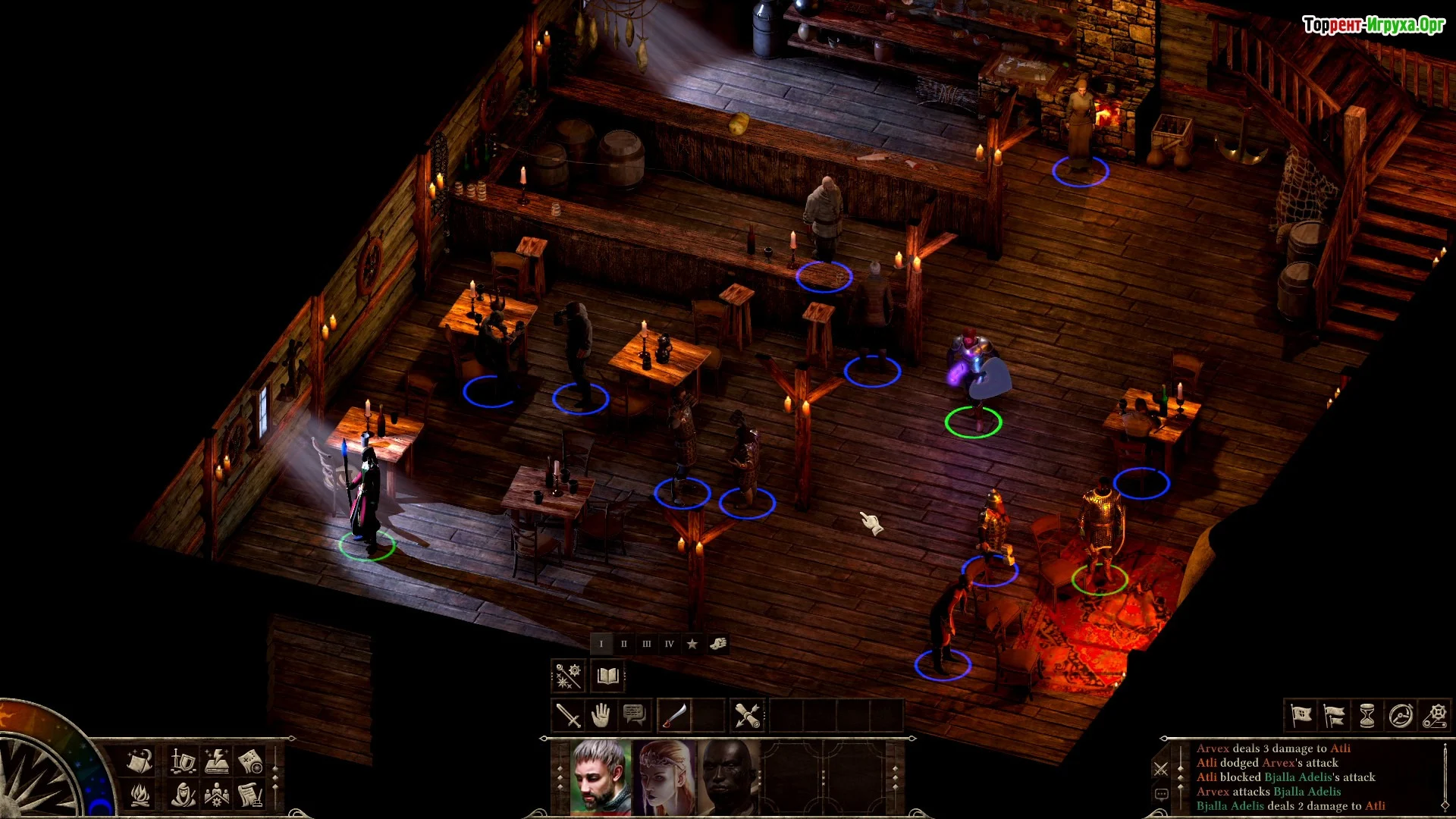The height and width of the screenshot is (819, 1456).
Task: Select the fist unarmed option
Action: [x=717, y=644]
